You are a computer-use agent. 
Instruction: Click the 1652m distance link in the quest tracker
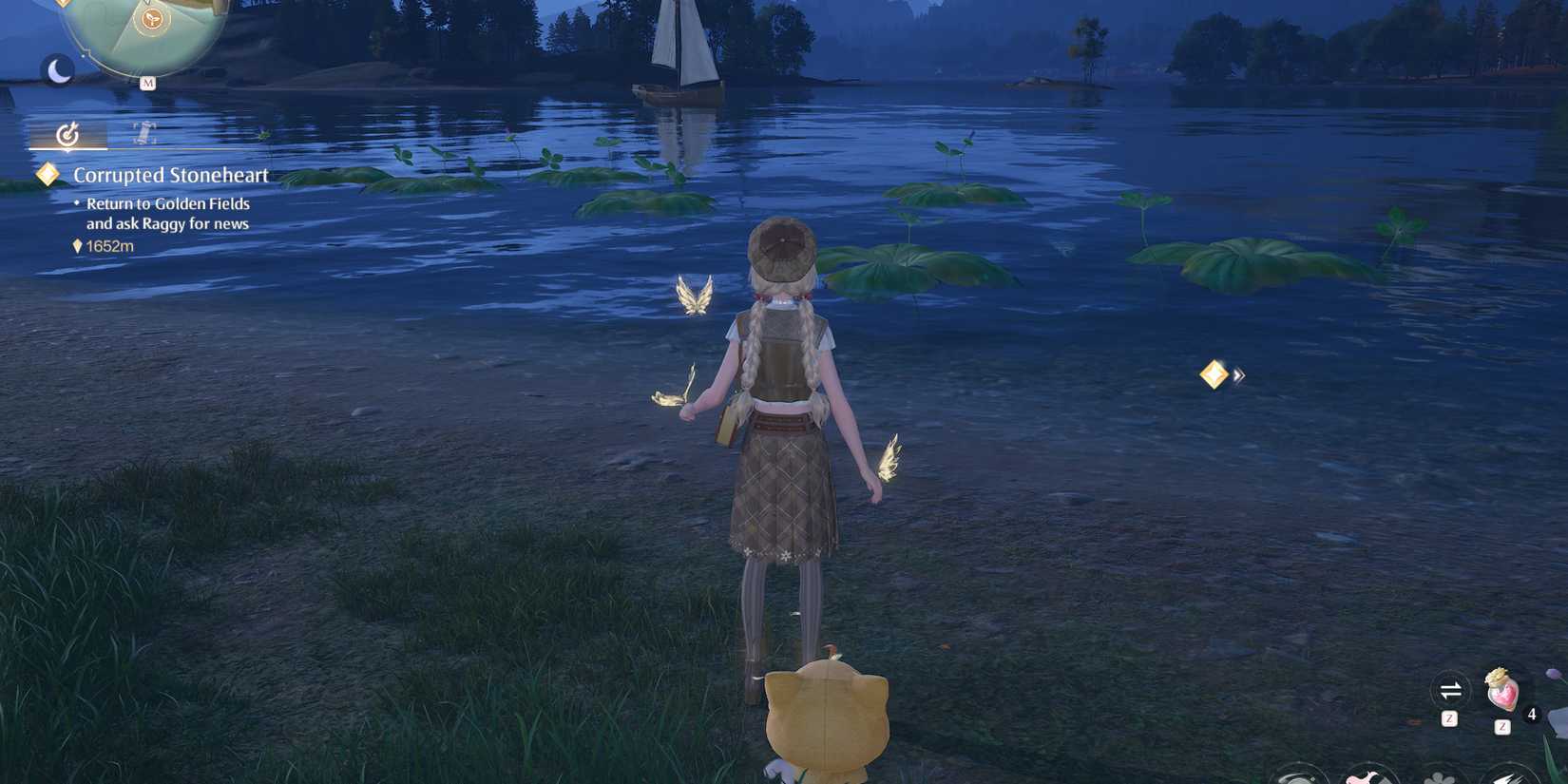(109, 245)
